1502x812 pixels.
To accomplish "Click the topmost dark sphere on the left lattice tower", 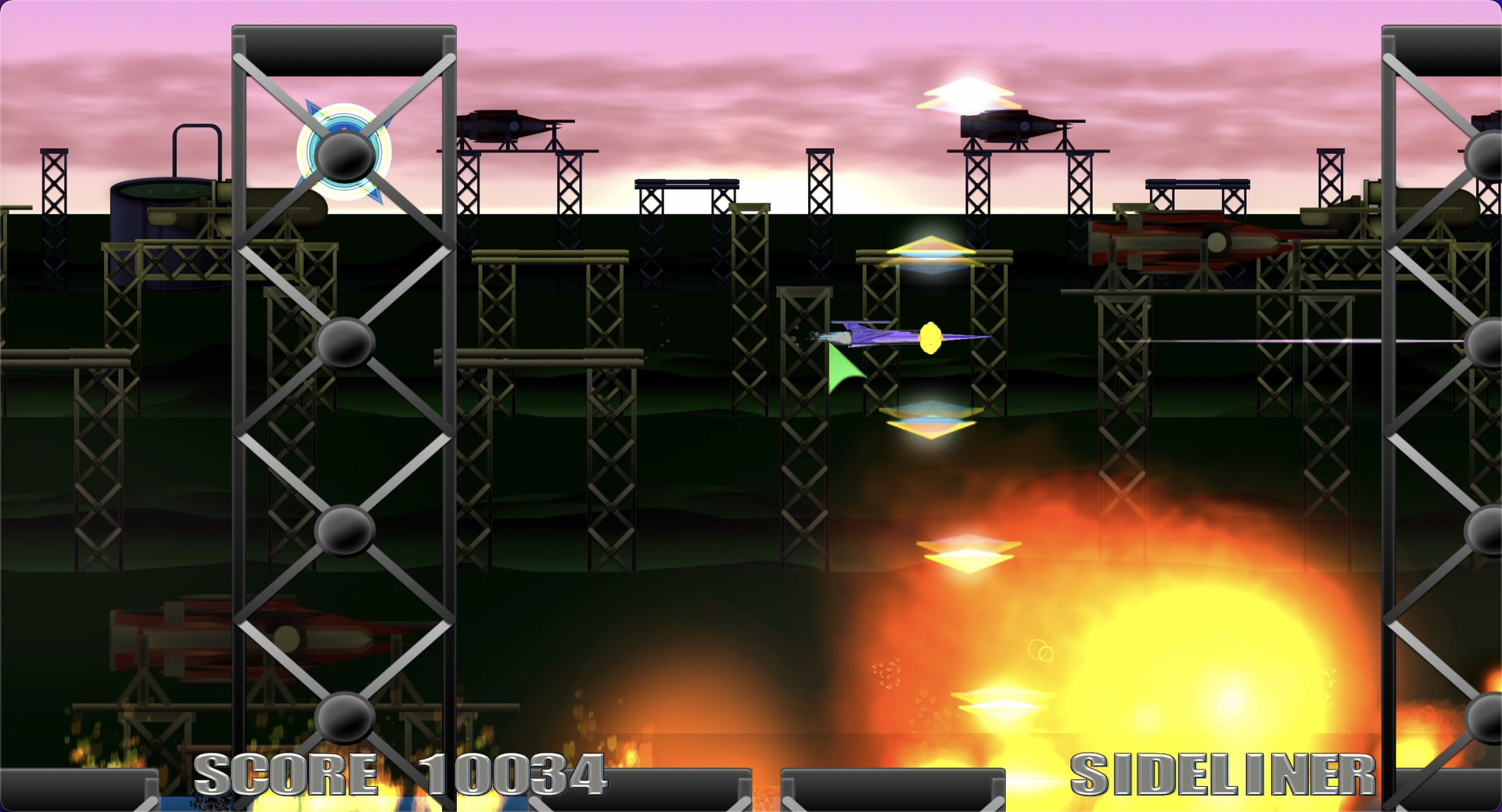I will point(343,158).
